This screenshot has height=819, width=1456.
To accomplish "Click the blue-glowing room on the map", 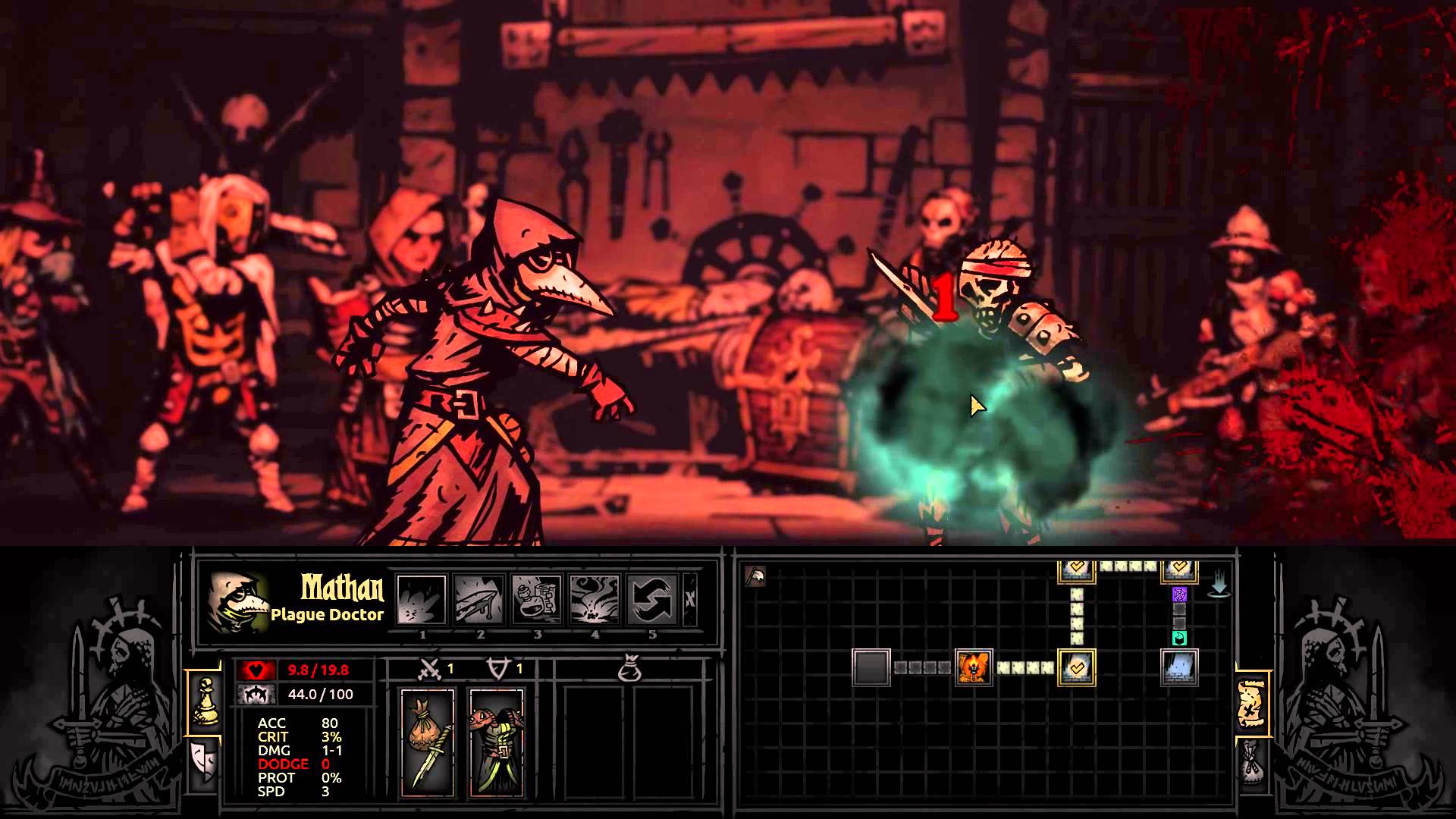I will click(1179, 667).
